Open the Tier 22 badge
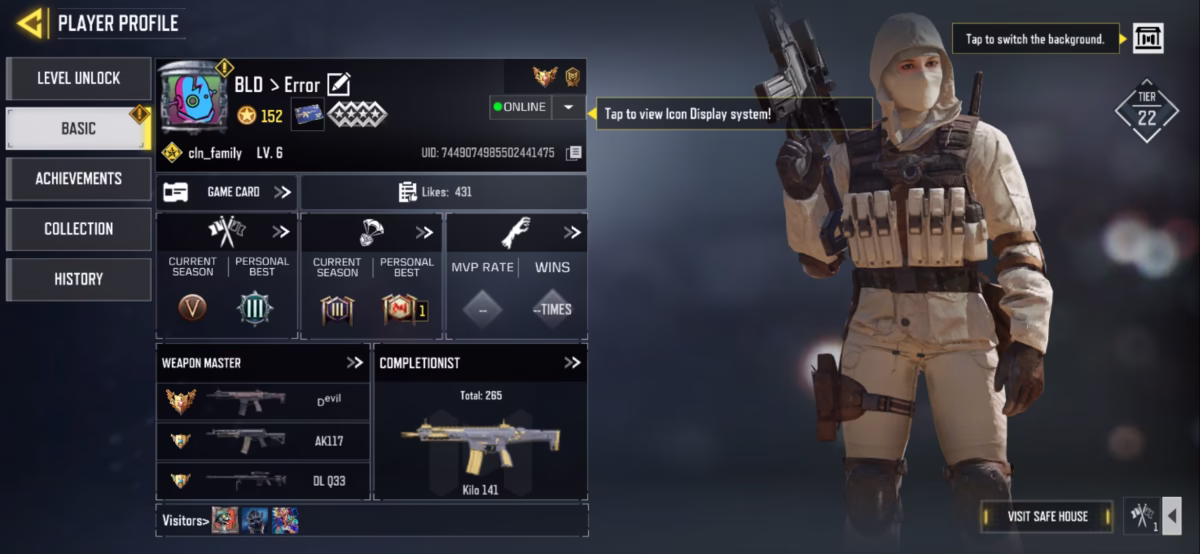Screen dimensions: 1200x554 click(1146, 112)
